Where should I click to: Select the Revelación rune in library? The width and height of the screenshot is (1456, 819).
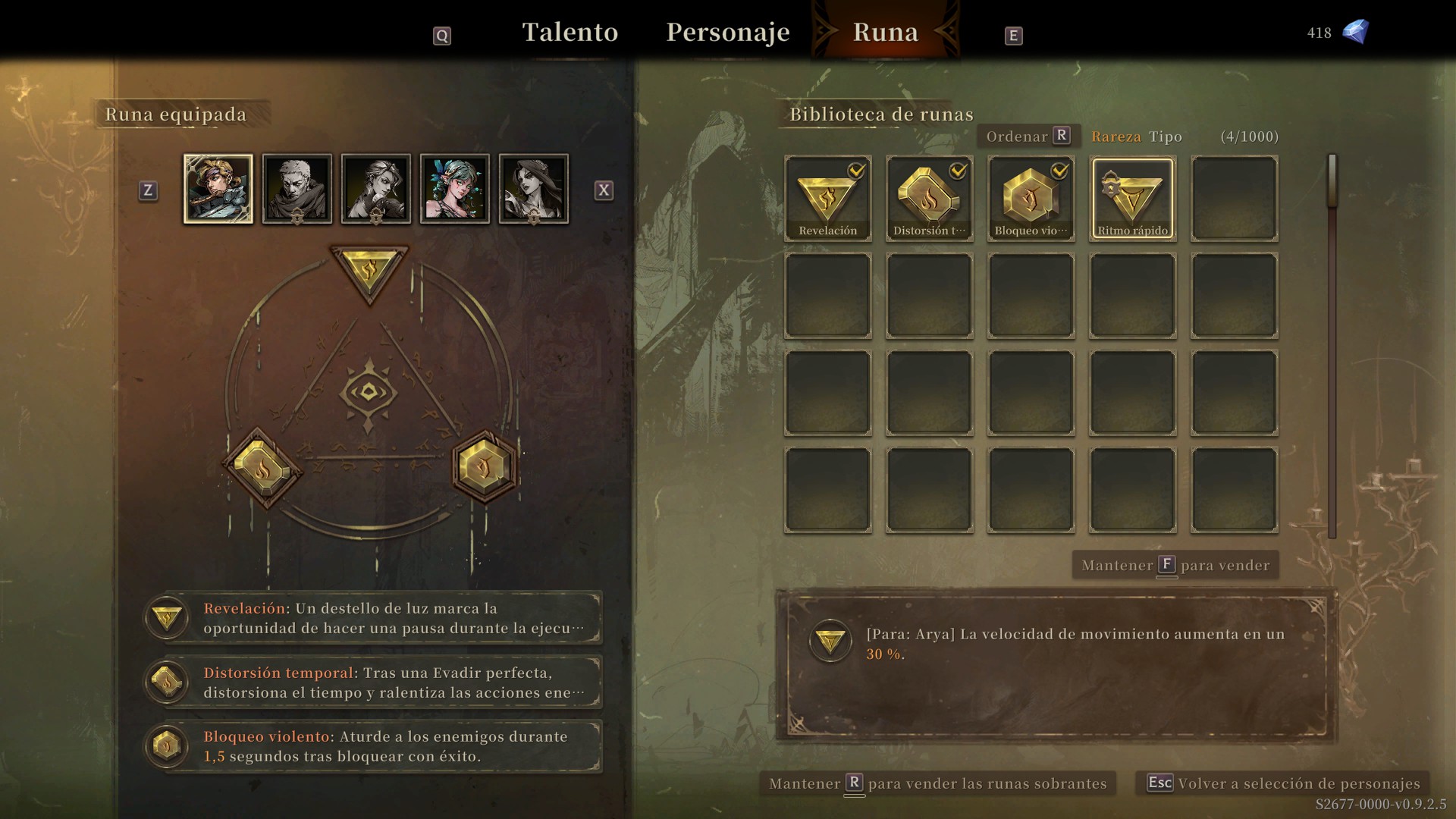pos(827,199)
